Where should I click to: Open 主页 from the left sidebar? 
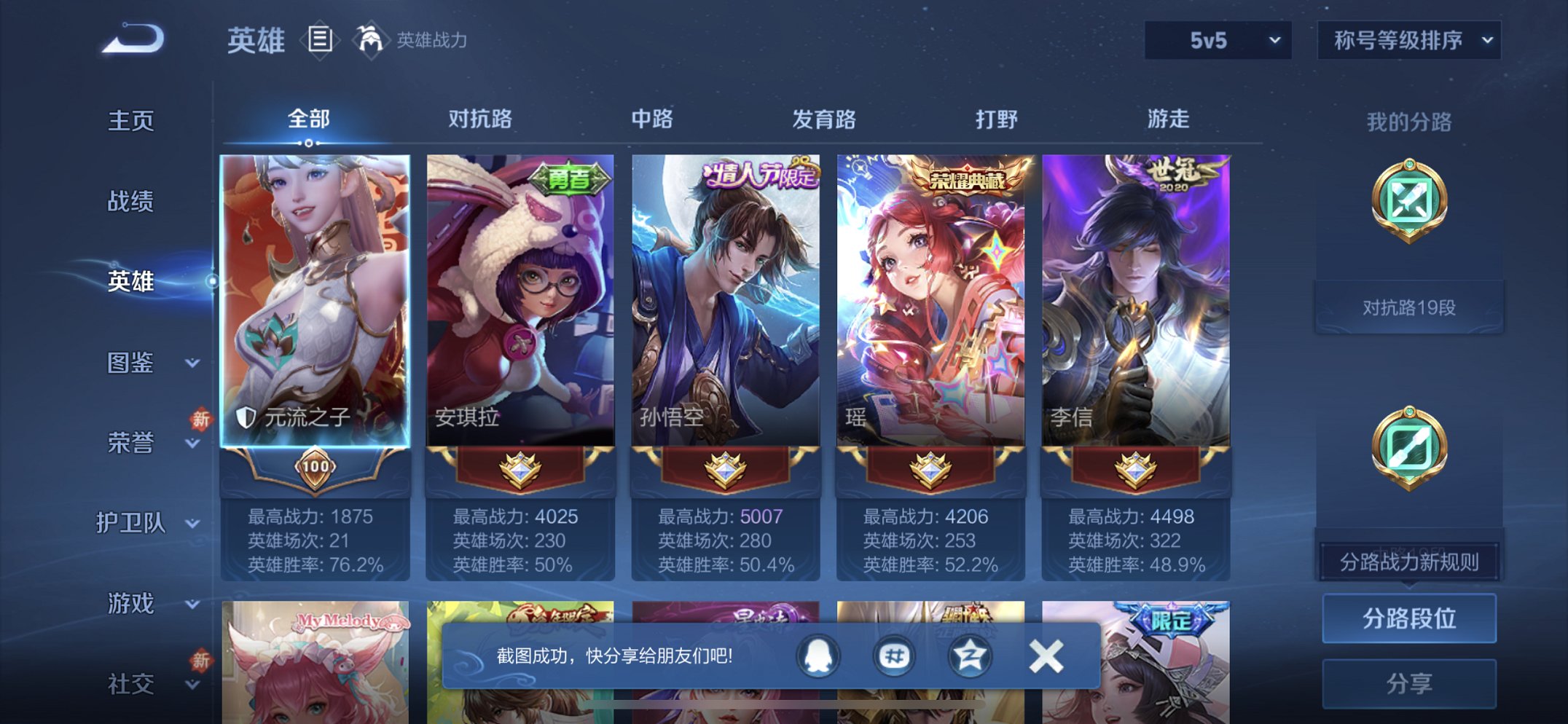point(131,122)
